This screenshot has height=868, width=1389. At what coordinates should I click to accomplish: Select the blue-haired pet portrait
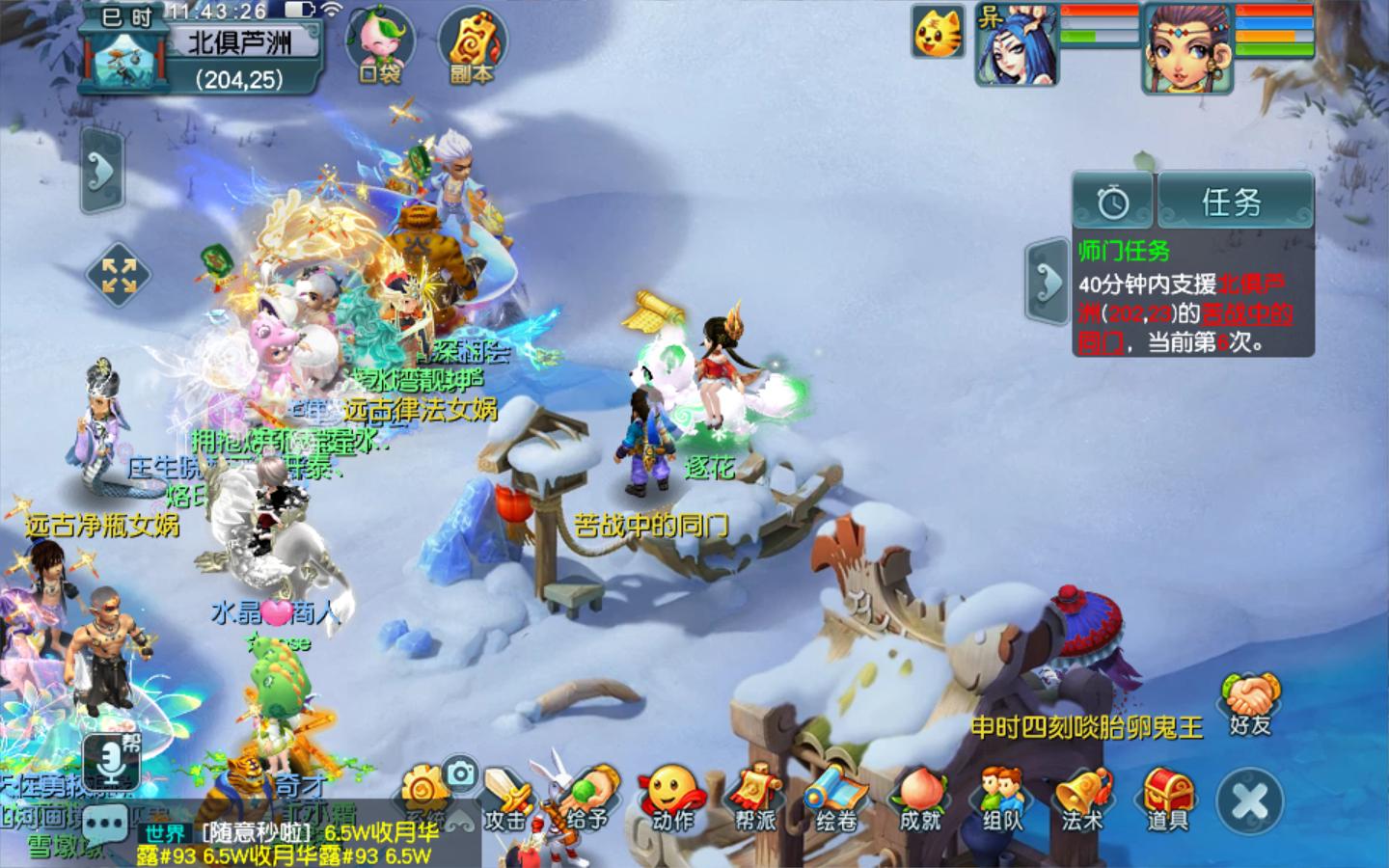(x=1015, y=44)
